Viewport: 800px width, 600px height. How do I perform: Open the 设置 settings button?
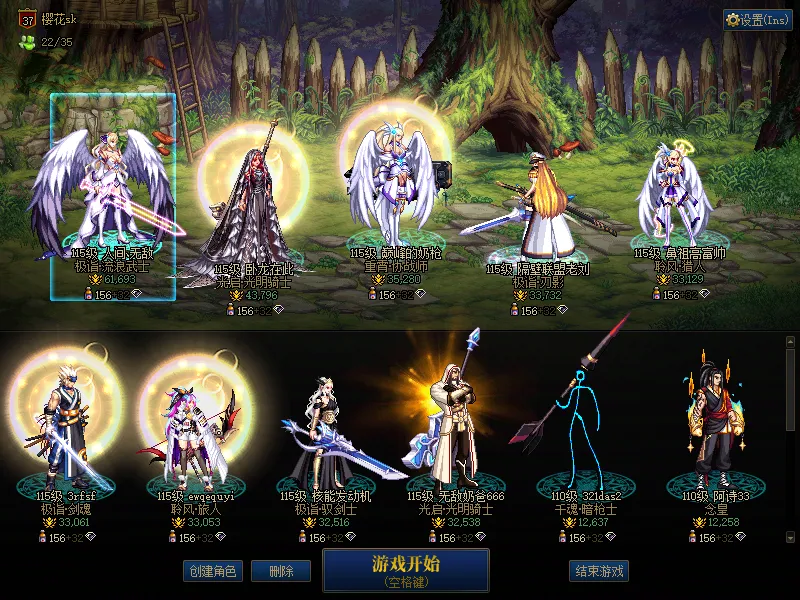[x=758, y=20]
